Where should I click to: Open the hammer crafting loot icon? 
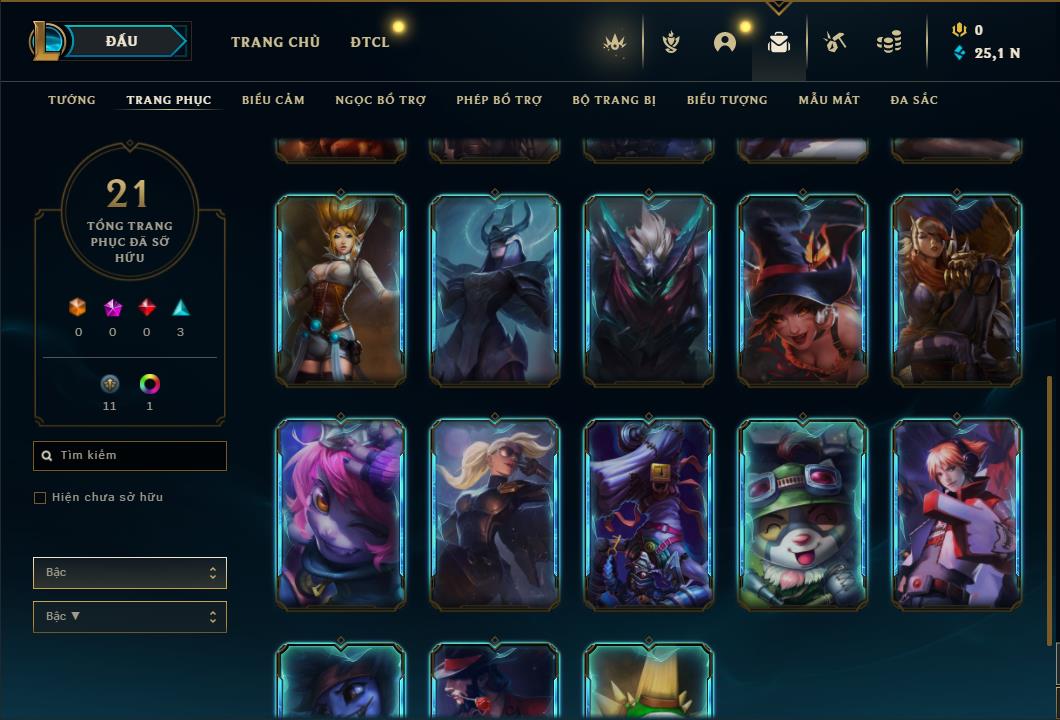point(835,42)
